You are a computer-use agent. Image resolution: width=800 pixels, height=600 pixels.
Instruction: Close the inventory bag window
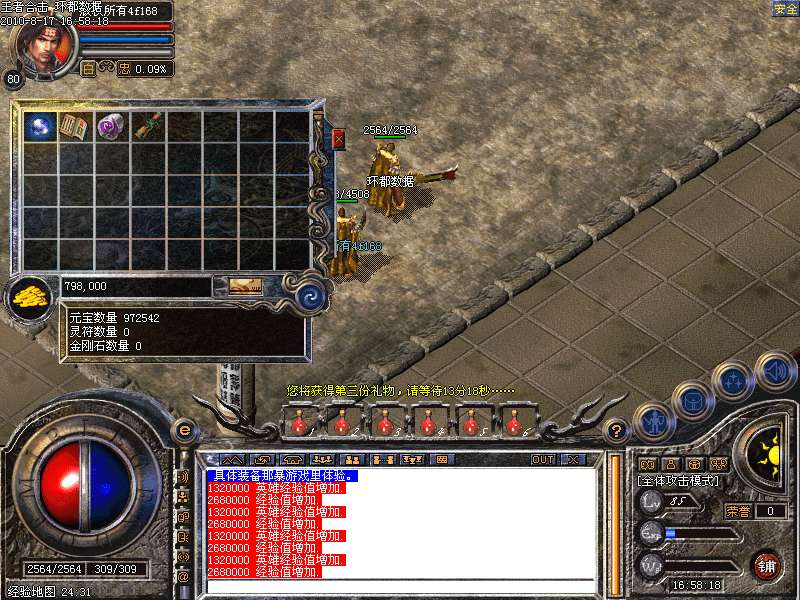click(338, 139)
